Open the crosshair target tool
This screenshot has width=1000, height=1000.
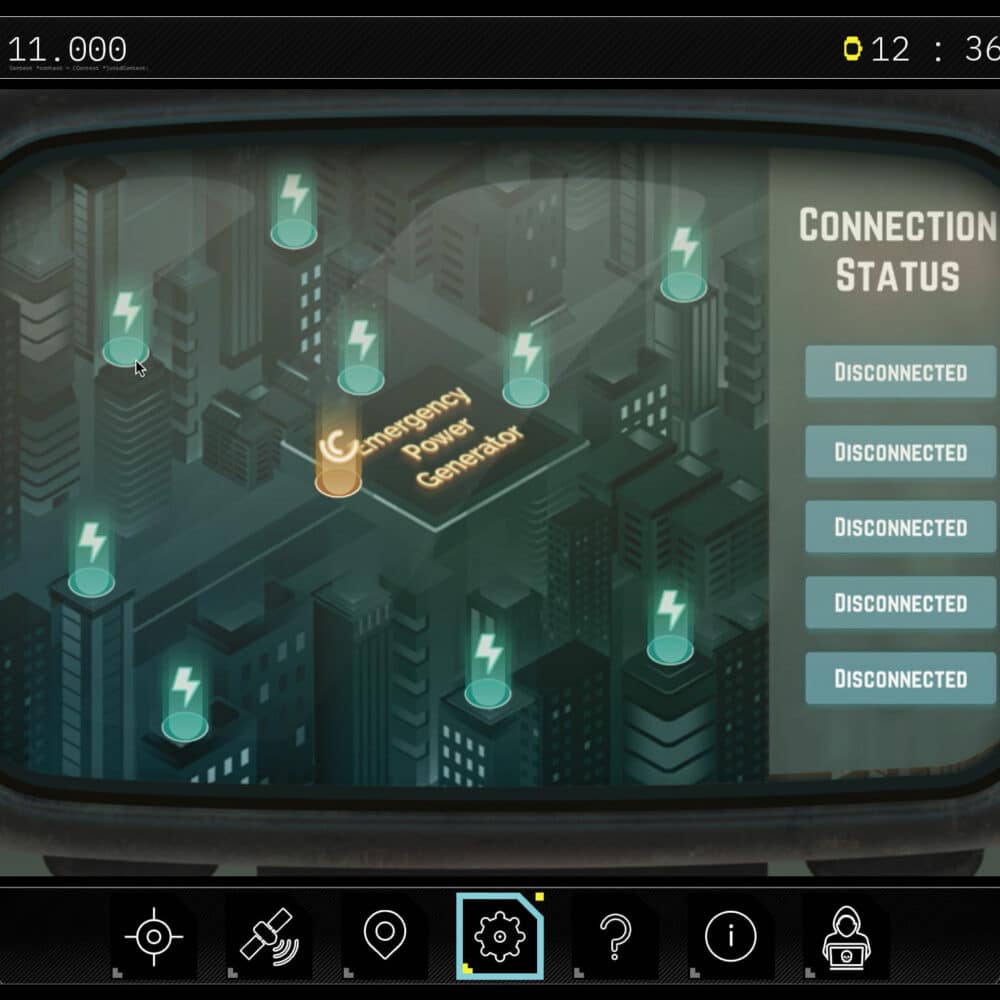[153, 937]
